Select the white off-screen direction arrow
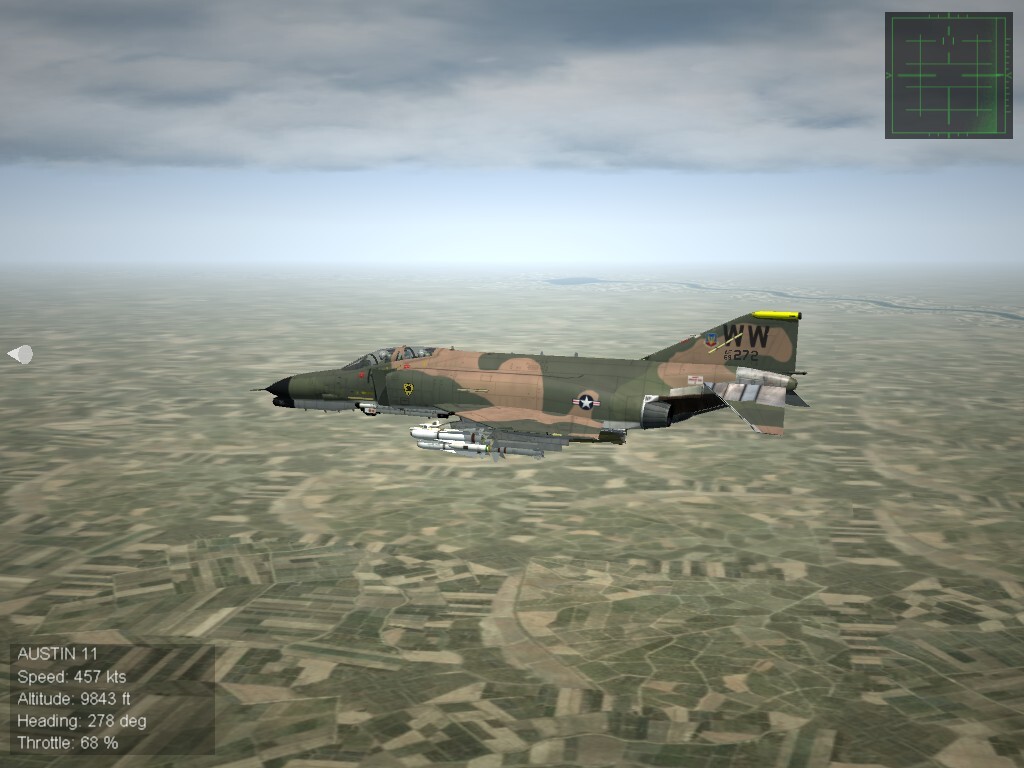This screenshot has height=768, width=1024. pos(20,354)
